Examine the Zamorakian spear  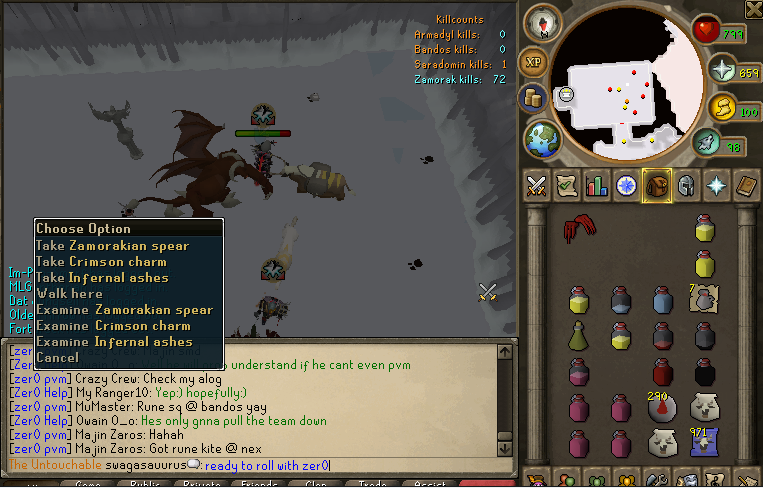124,310
